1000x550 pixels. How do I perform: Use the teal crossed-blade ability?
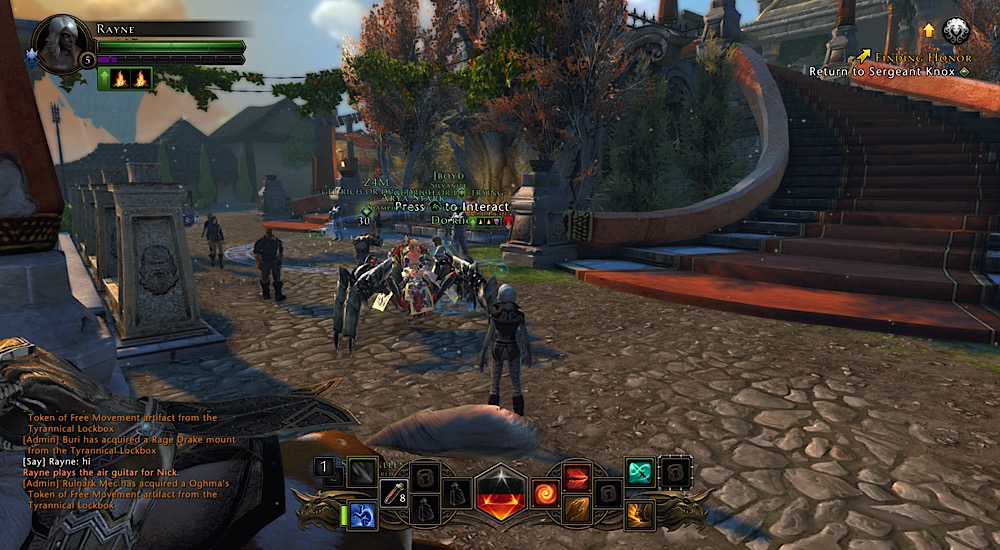[640, 472]
